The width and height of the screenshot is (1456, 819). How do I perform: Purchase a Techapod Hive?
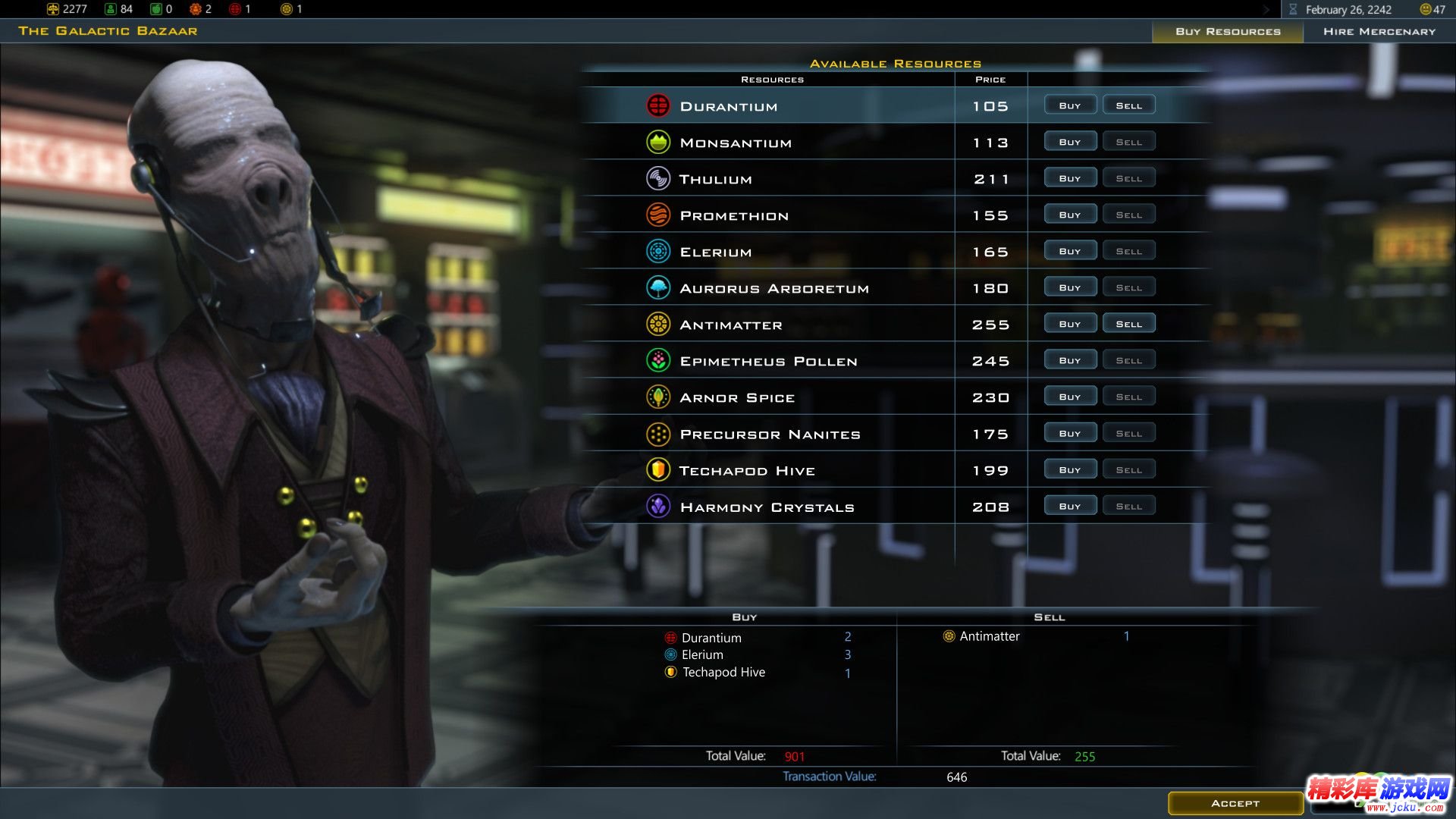[1069, 469]
